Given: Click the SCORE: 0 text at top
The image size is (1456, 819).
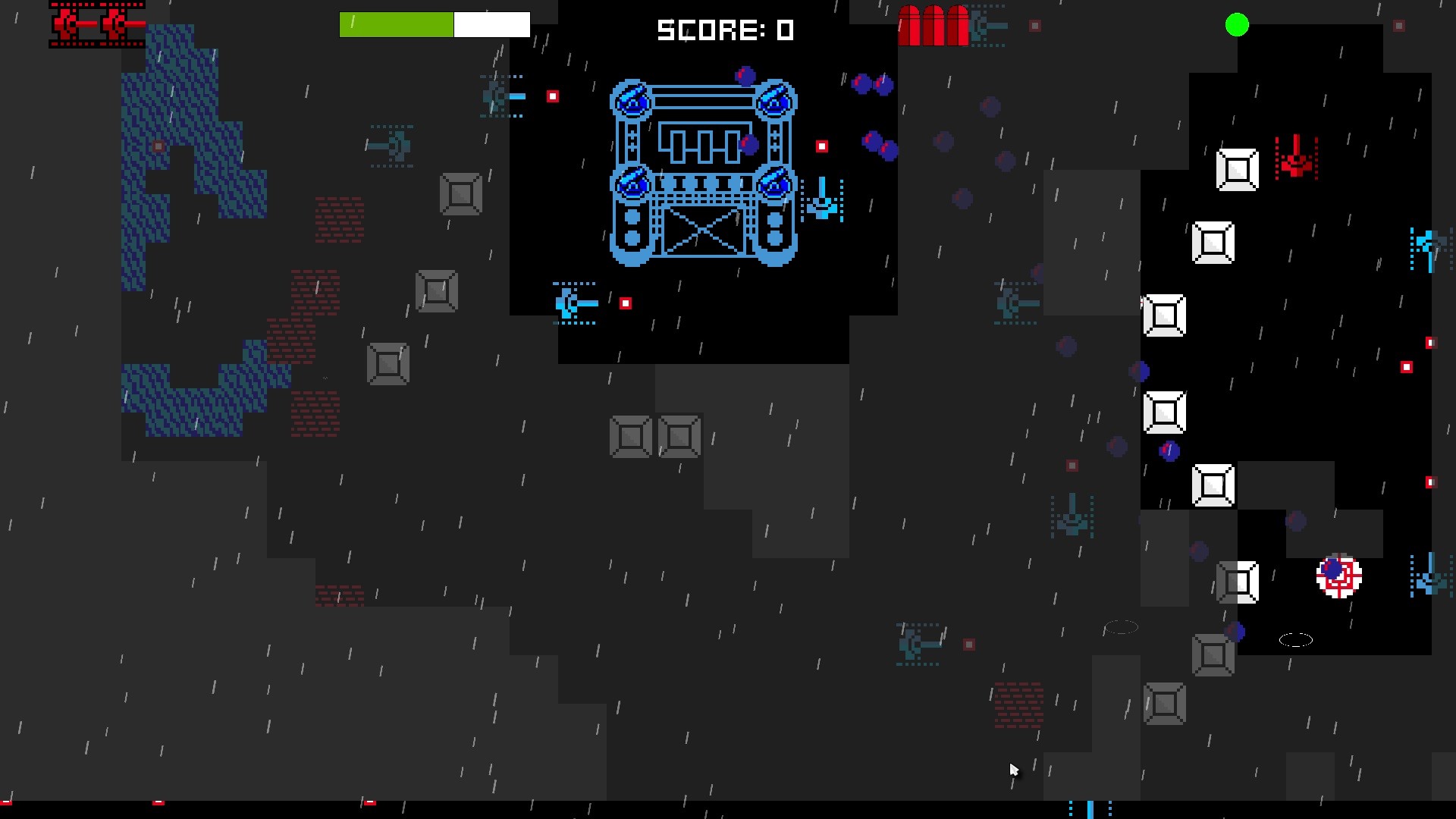Looking at the screenshot, I should pos(726,31).
